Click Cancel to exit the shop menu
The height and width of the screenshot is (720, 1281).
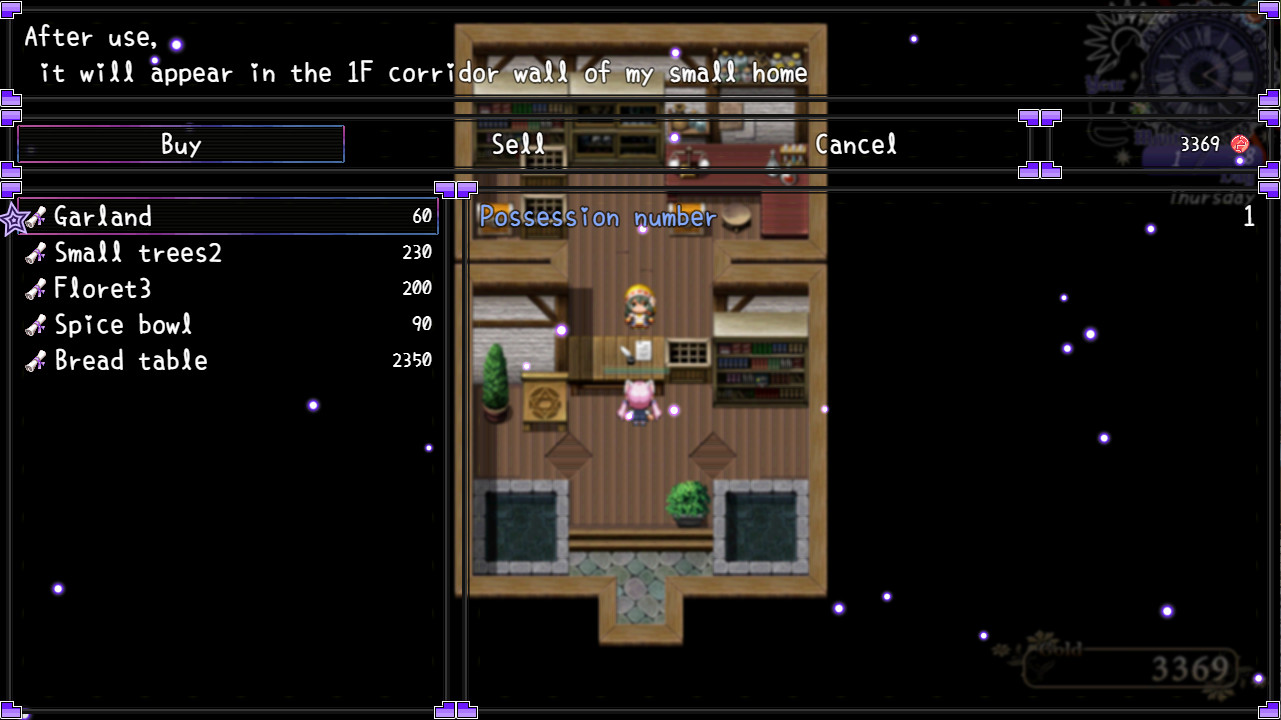pyautogui.click(x=855, y=144)
